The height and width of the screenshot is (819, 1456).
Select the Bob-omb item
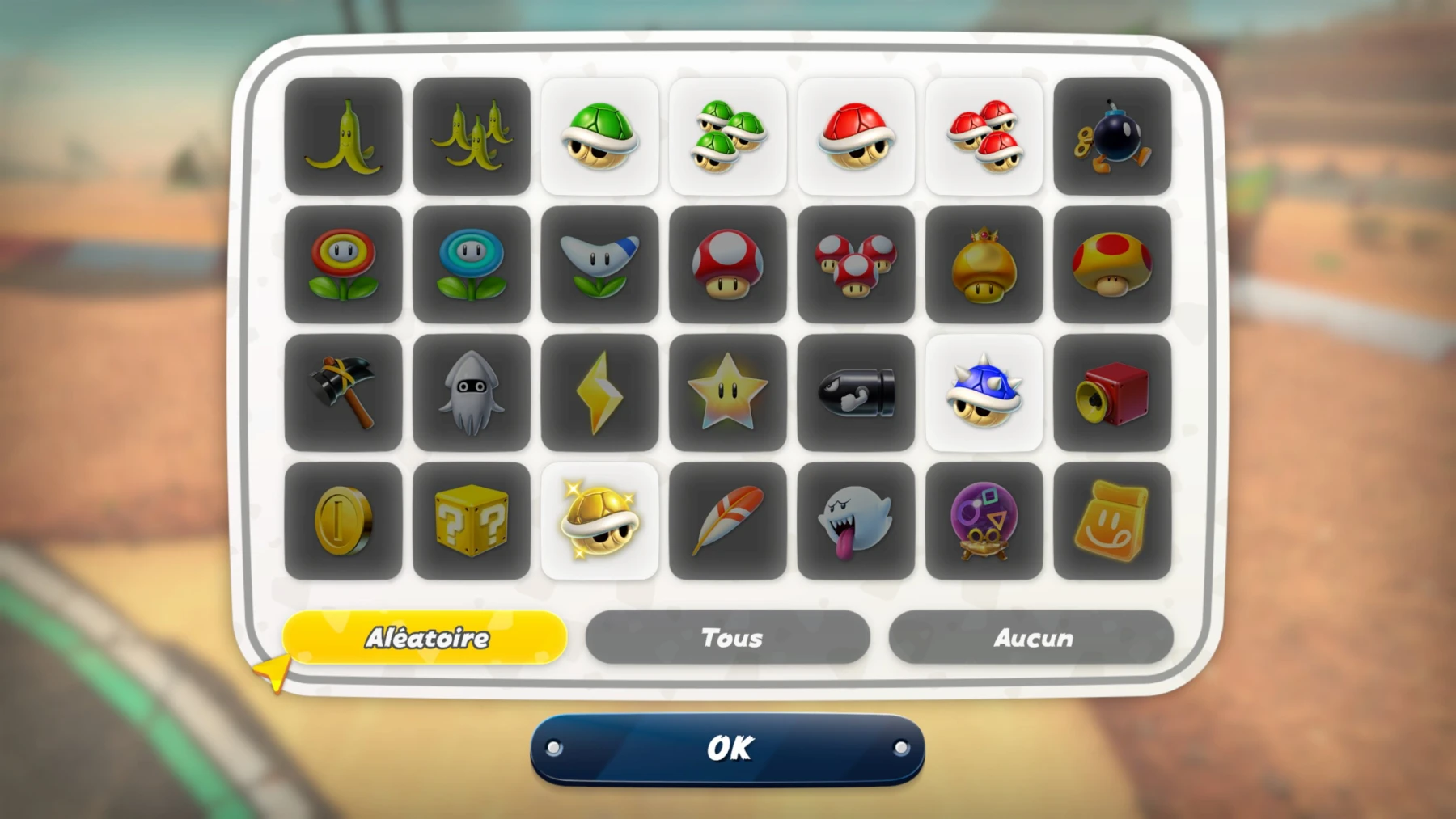[1113, 134]
